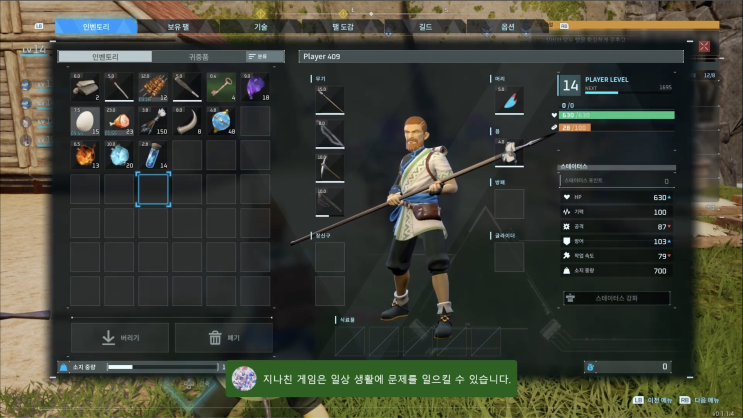743x418 pixels.
Task: Select the flame organ item slot
Action: [x=85, y=154]
